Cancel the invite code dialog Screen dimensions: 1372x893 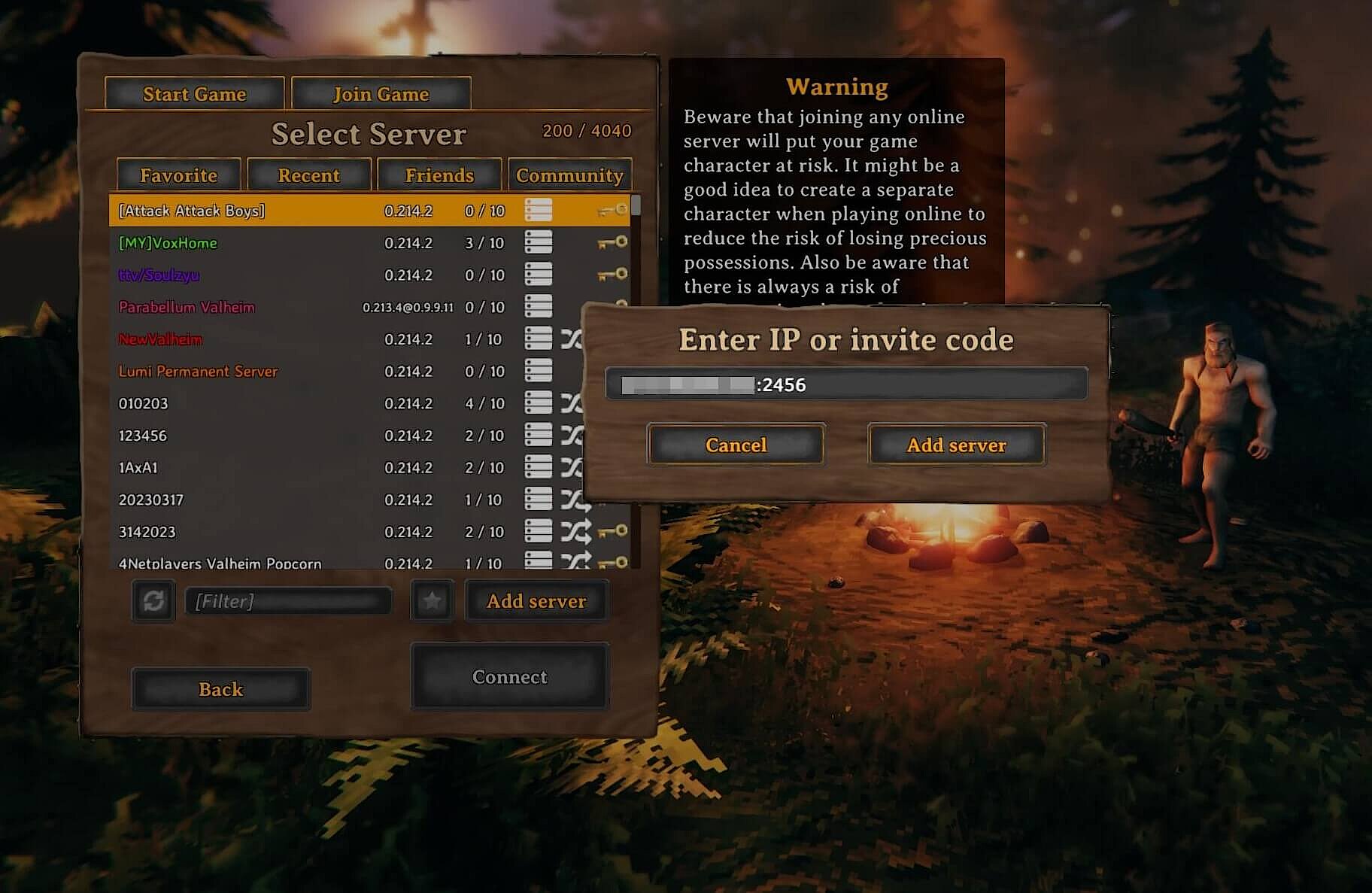point(735,445)
